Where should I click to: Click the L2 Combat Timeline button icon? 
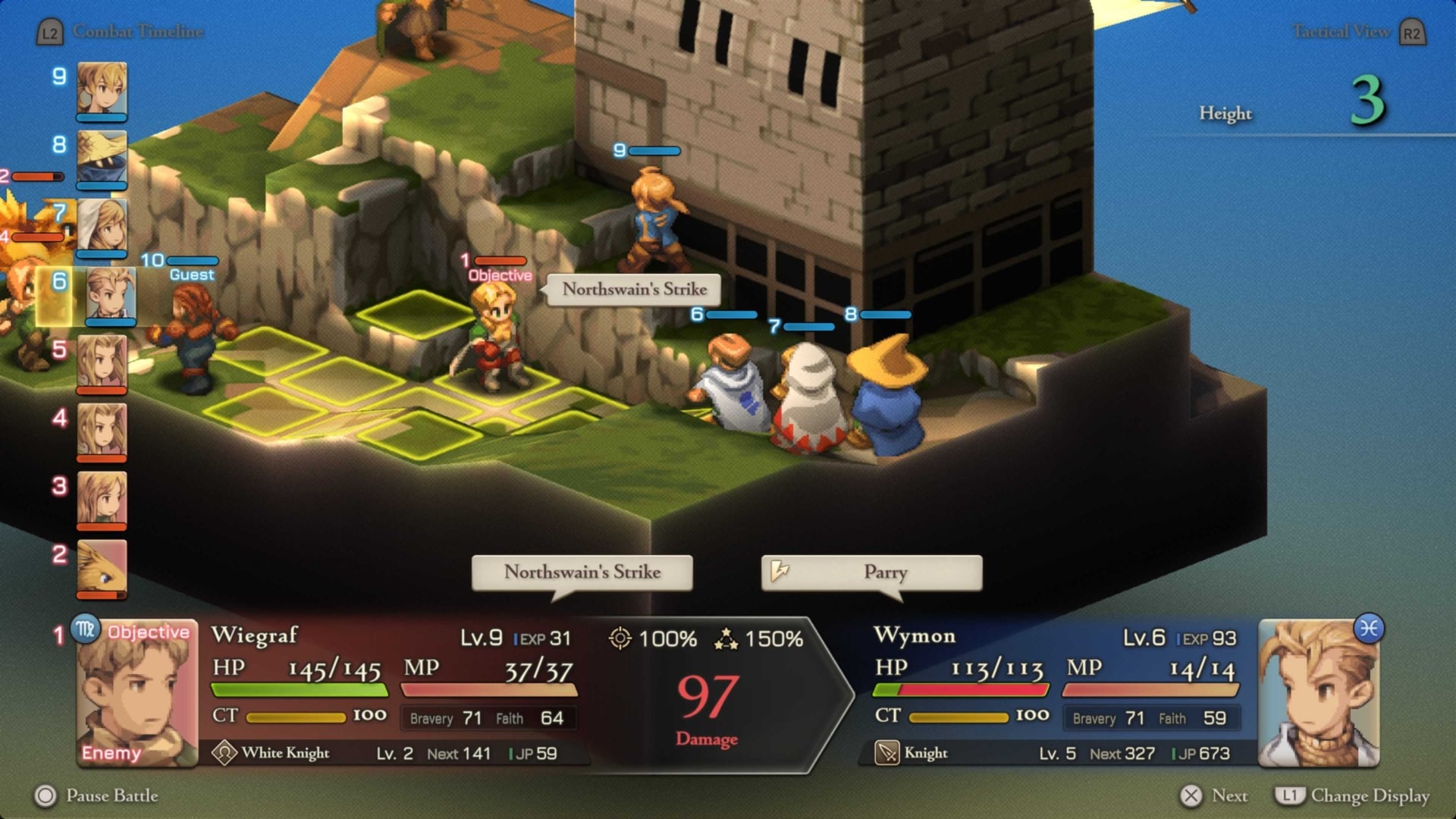coord(49,32)
